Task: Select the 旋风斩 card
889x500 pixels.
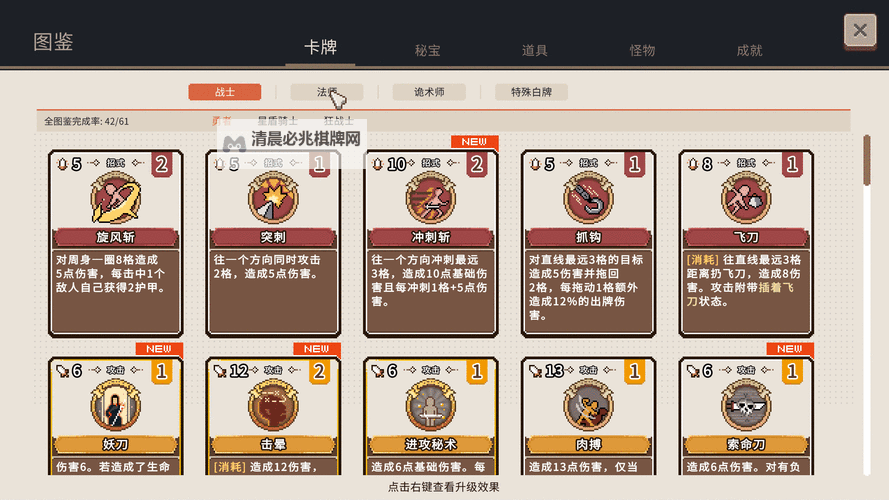Action: coord(116,243)
